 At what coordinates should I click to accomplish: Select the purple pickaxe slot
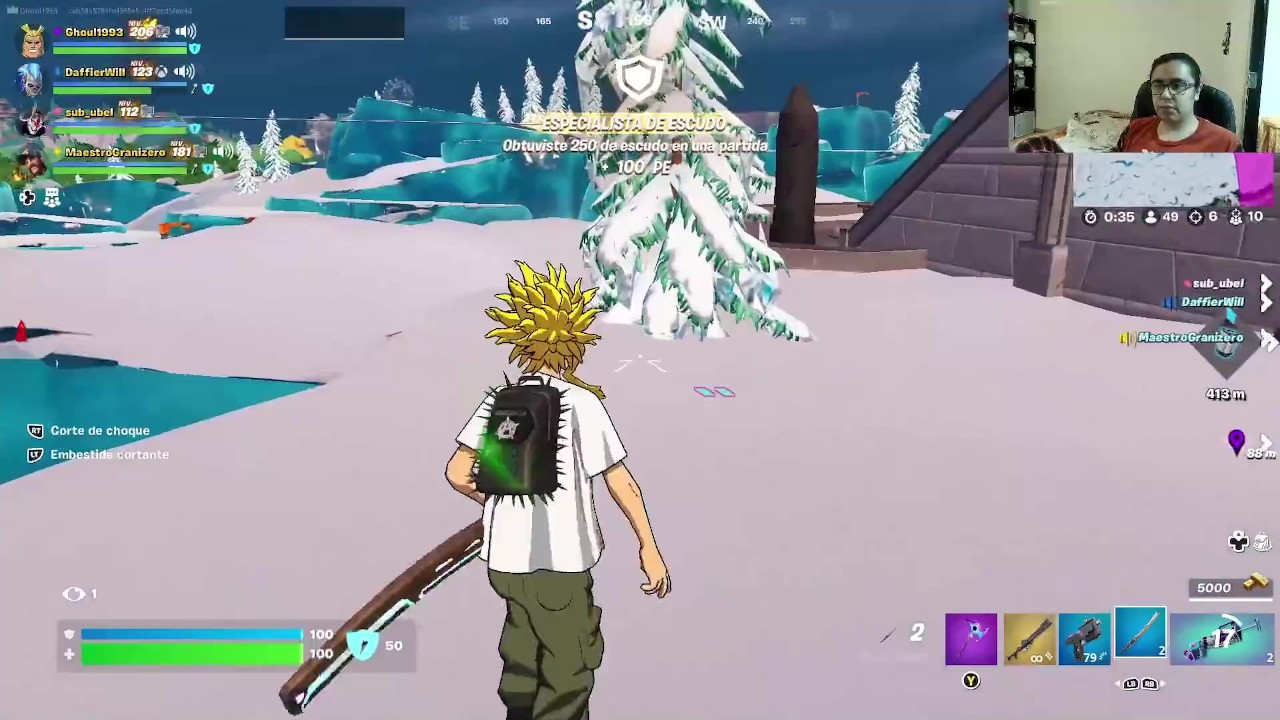[x=971, y=640]
